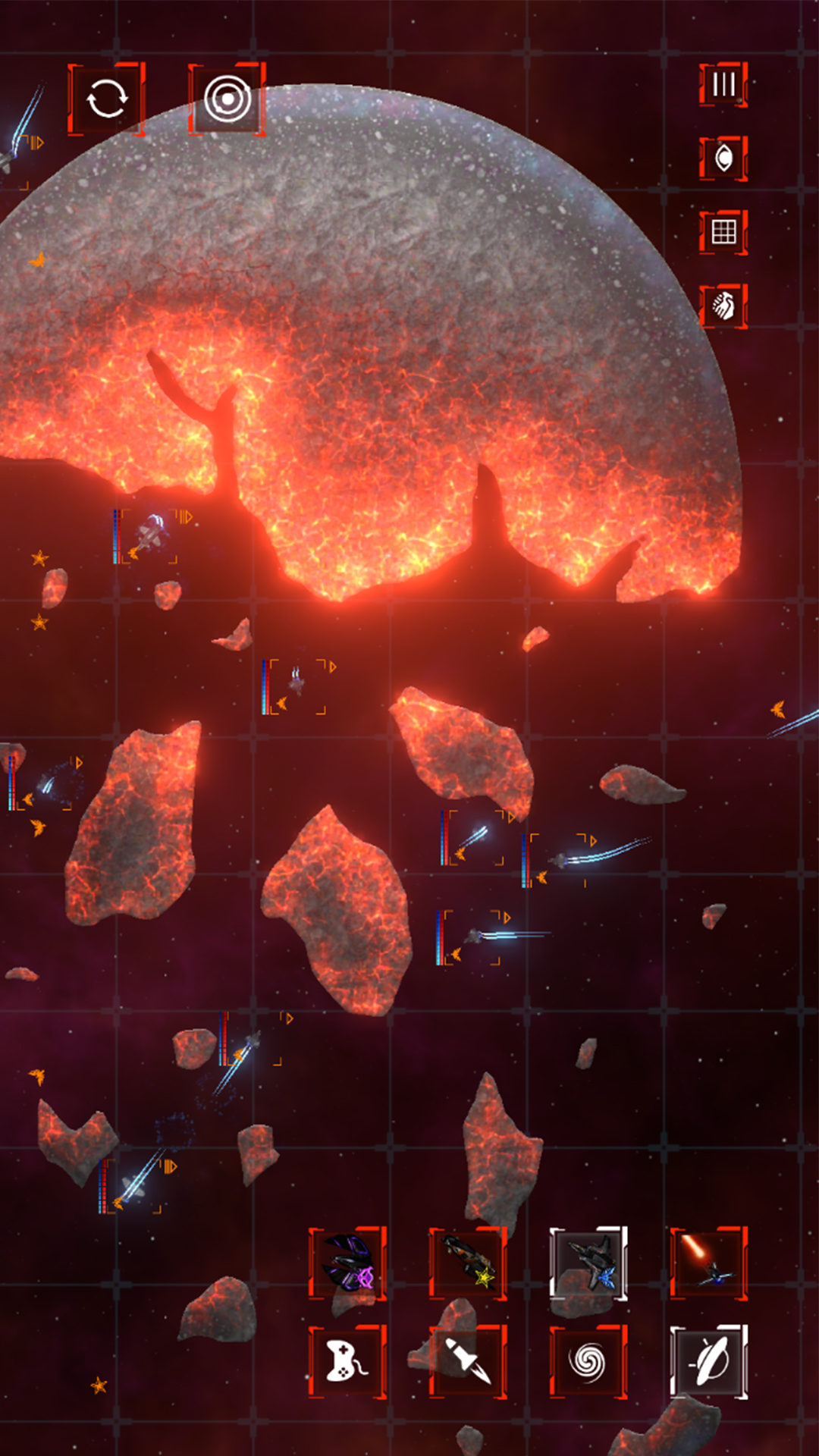This screenshot has height=1456, width=819.
Task: Toggle the crossed-out planet button
Action: pyautogui.click(x=709, y=1361)
